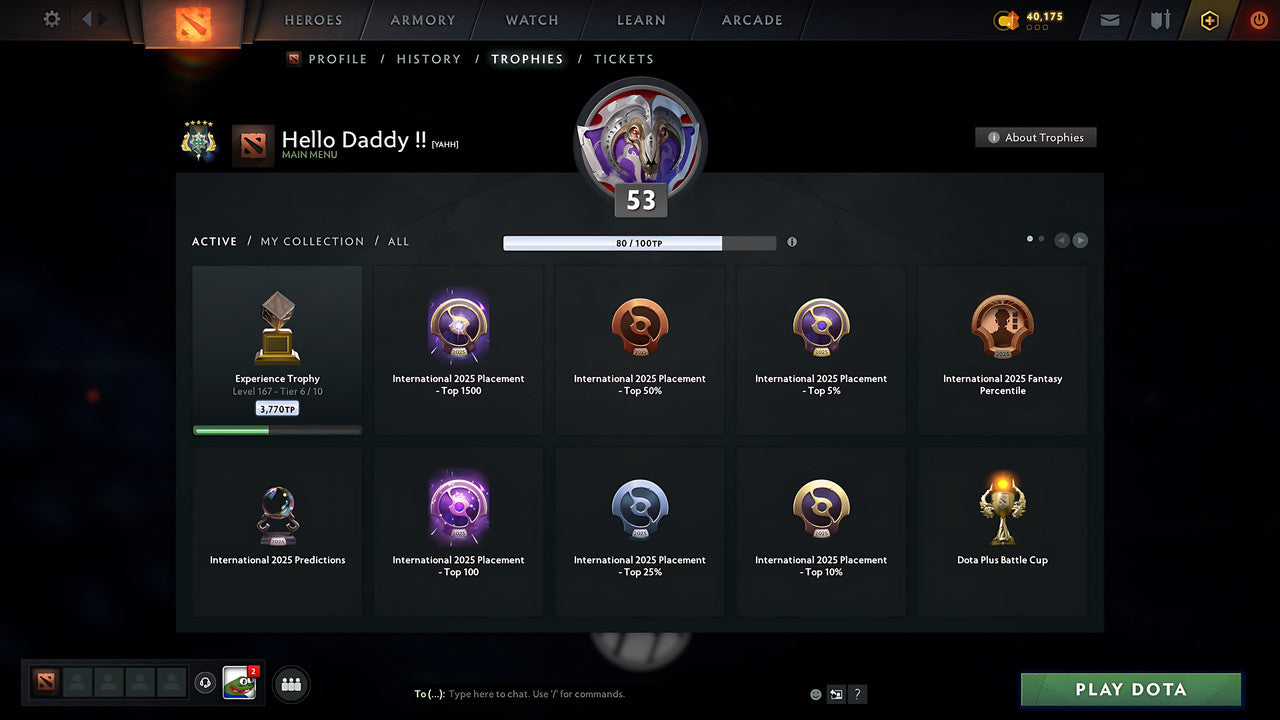The height and width of the screenshot is (720, 1280).
Task: Open the settings gear icon
Action: point(49,19)
